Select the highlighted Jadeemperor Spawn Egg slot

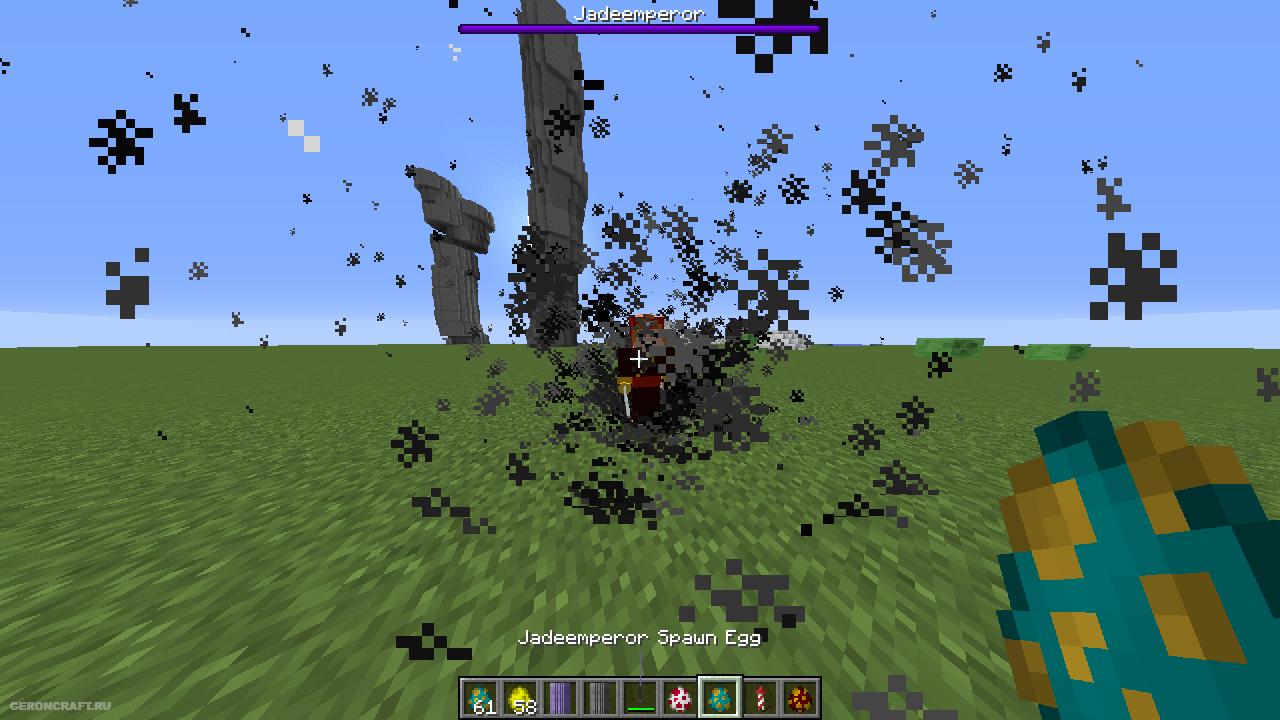click(720, 697)
